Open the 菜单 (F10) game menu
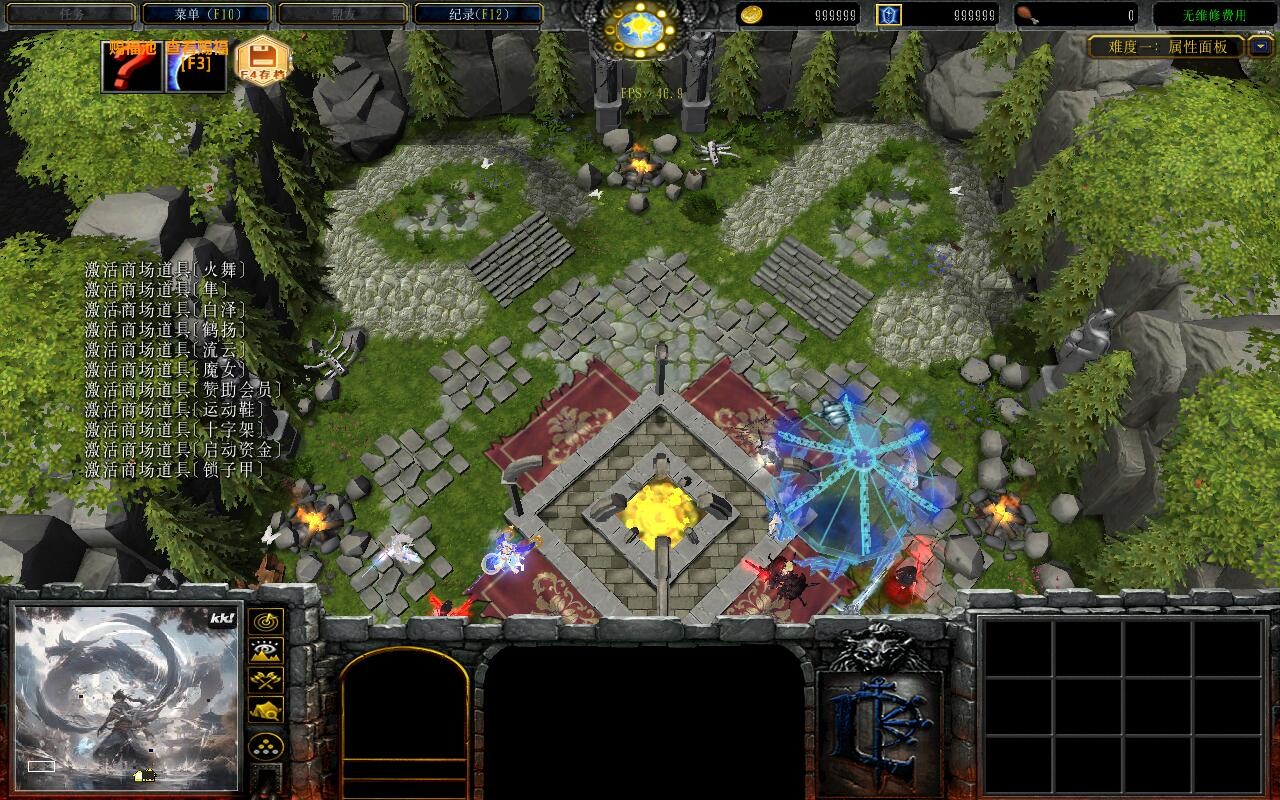The image size is (1280, 800). pos(207,14)
